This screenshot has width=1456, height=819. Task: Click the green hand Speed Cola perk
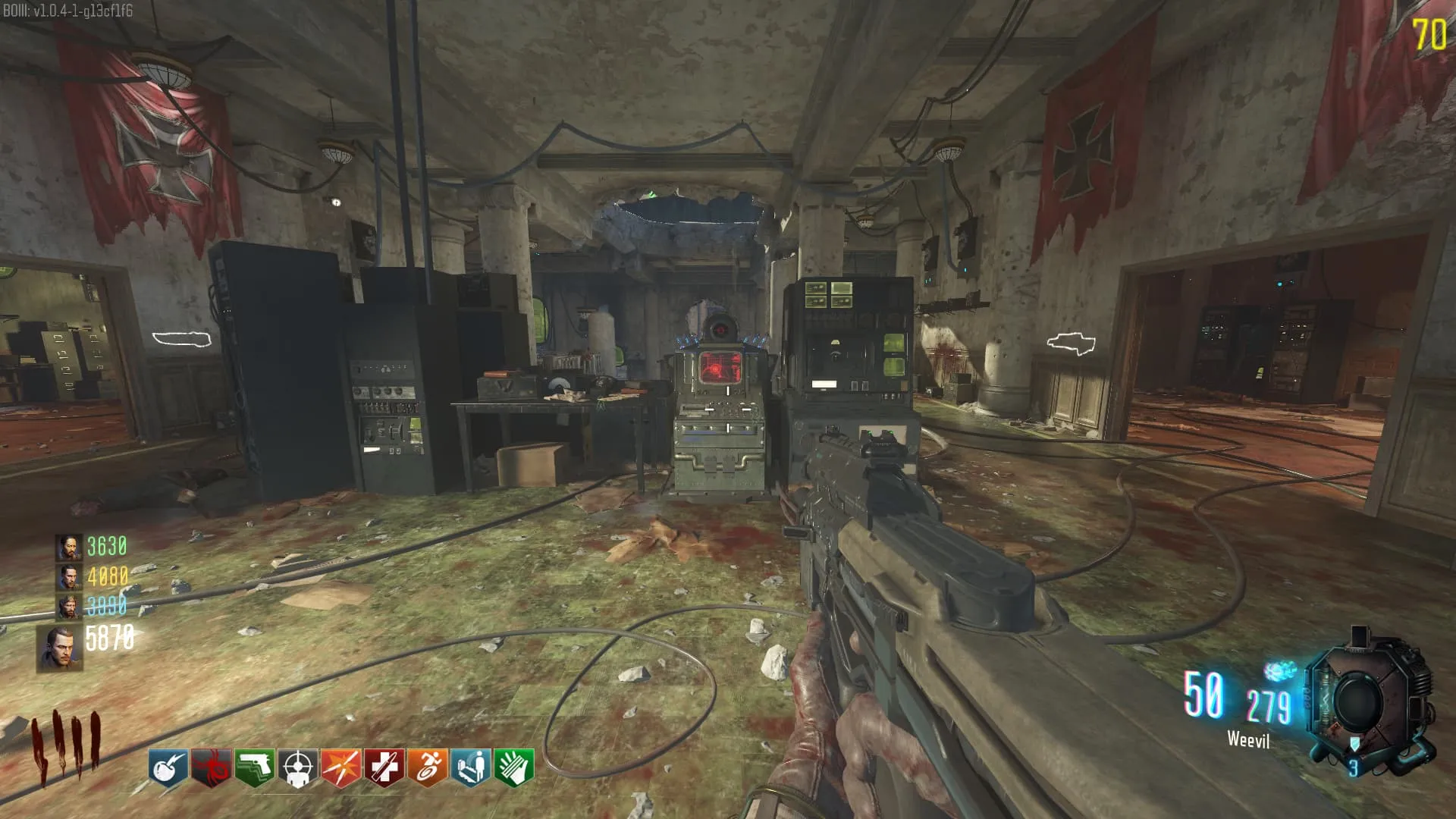(514, 768)
